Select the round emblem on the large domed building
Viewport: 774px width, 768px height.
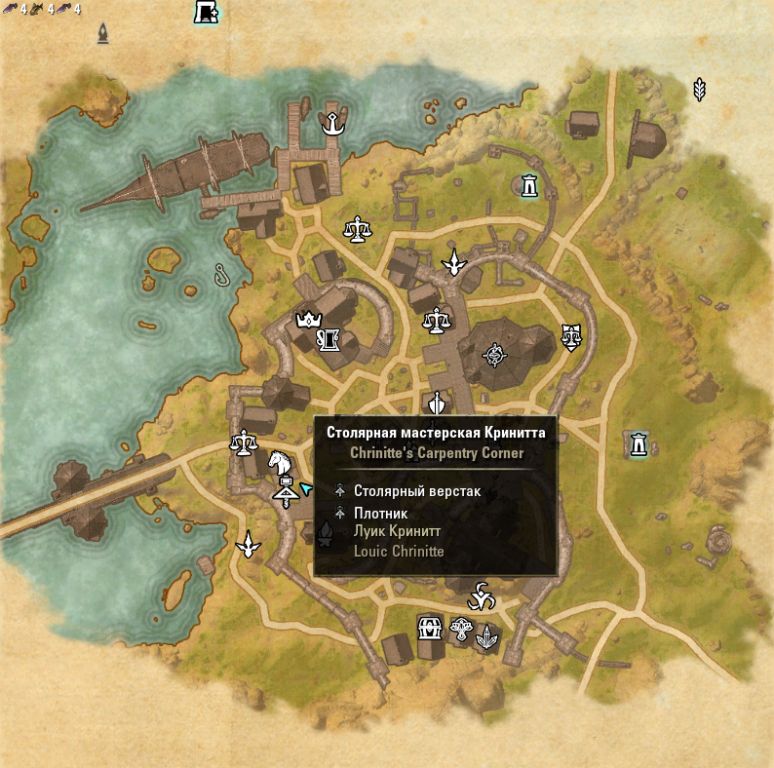tap(494, 353)
